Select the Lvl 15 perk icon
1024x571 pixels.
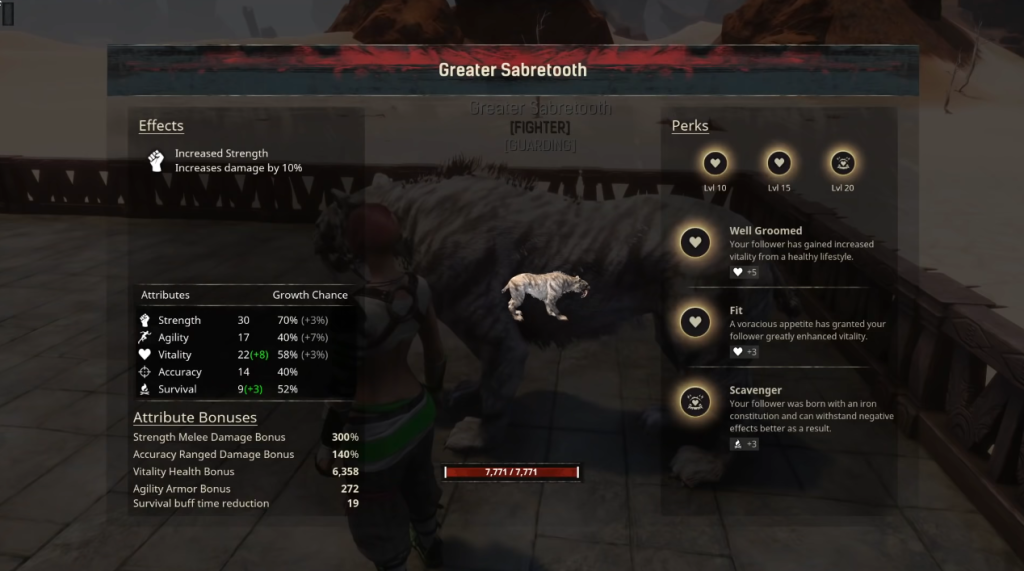(779, 163)
